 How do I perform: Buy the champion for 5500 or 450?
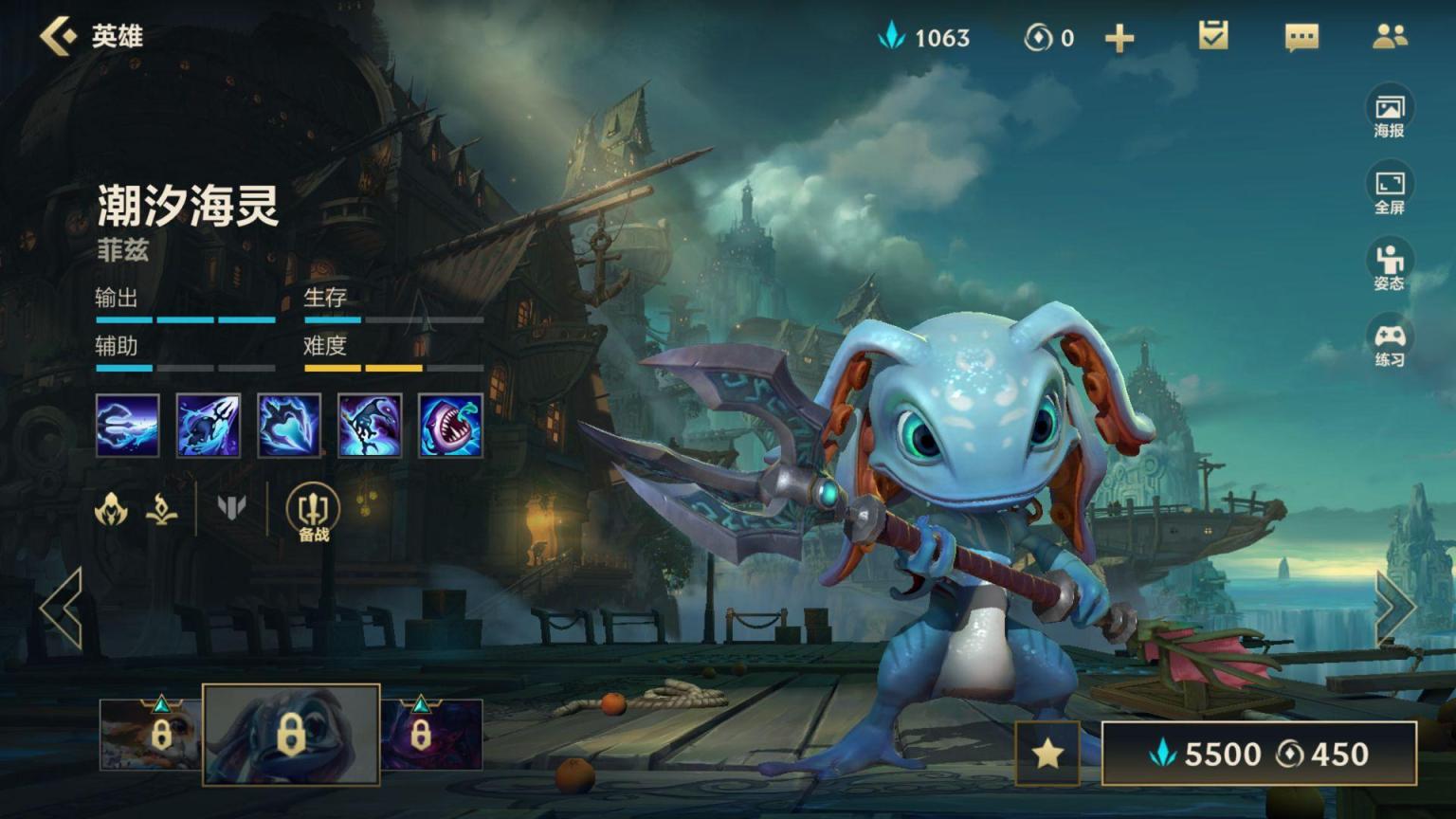tap(1259, 754)
